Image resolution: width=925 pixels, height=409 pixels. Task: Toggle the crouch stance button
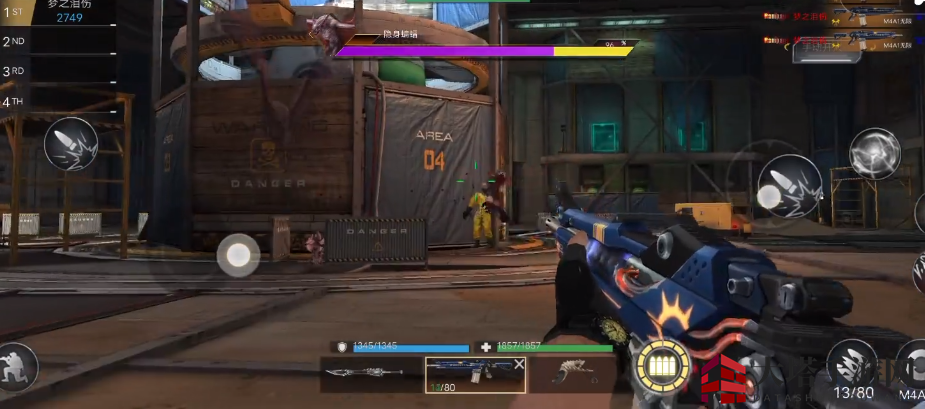[17, 367]
